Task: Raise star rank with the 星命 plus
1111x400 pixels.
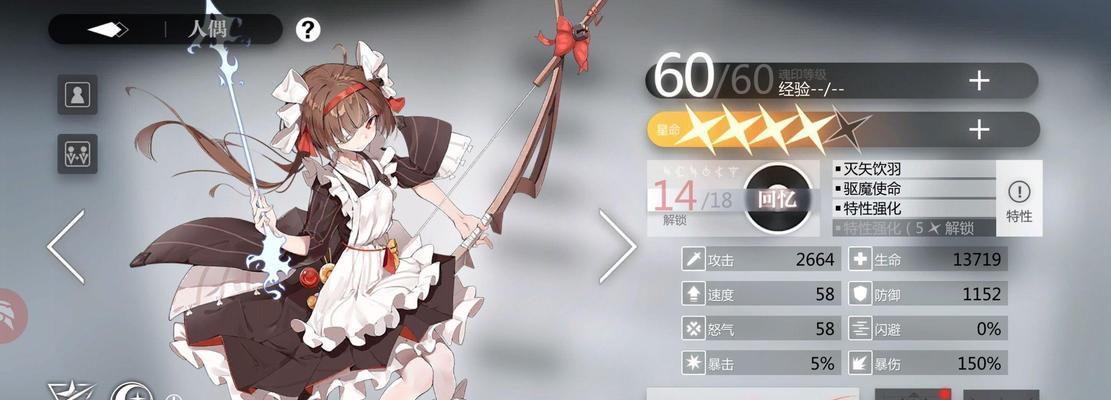Action: pyautogui.click(x=978, y=129)
